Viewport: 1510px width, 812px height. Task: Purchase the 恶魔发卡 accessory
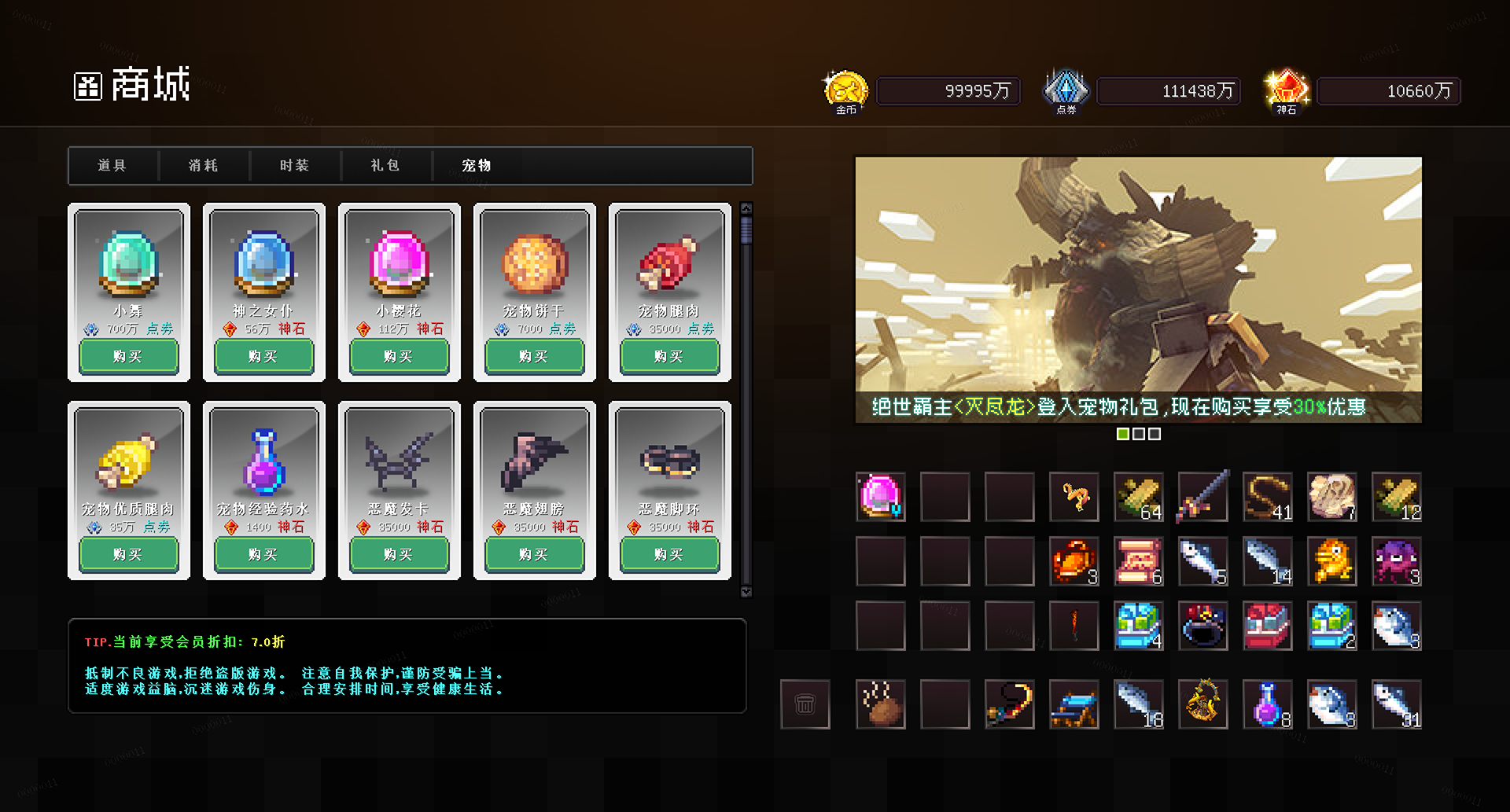(x=399, y=555)
